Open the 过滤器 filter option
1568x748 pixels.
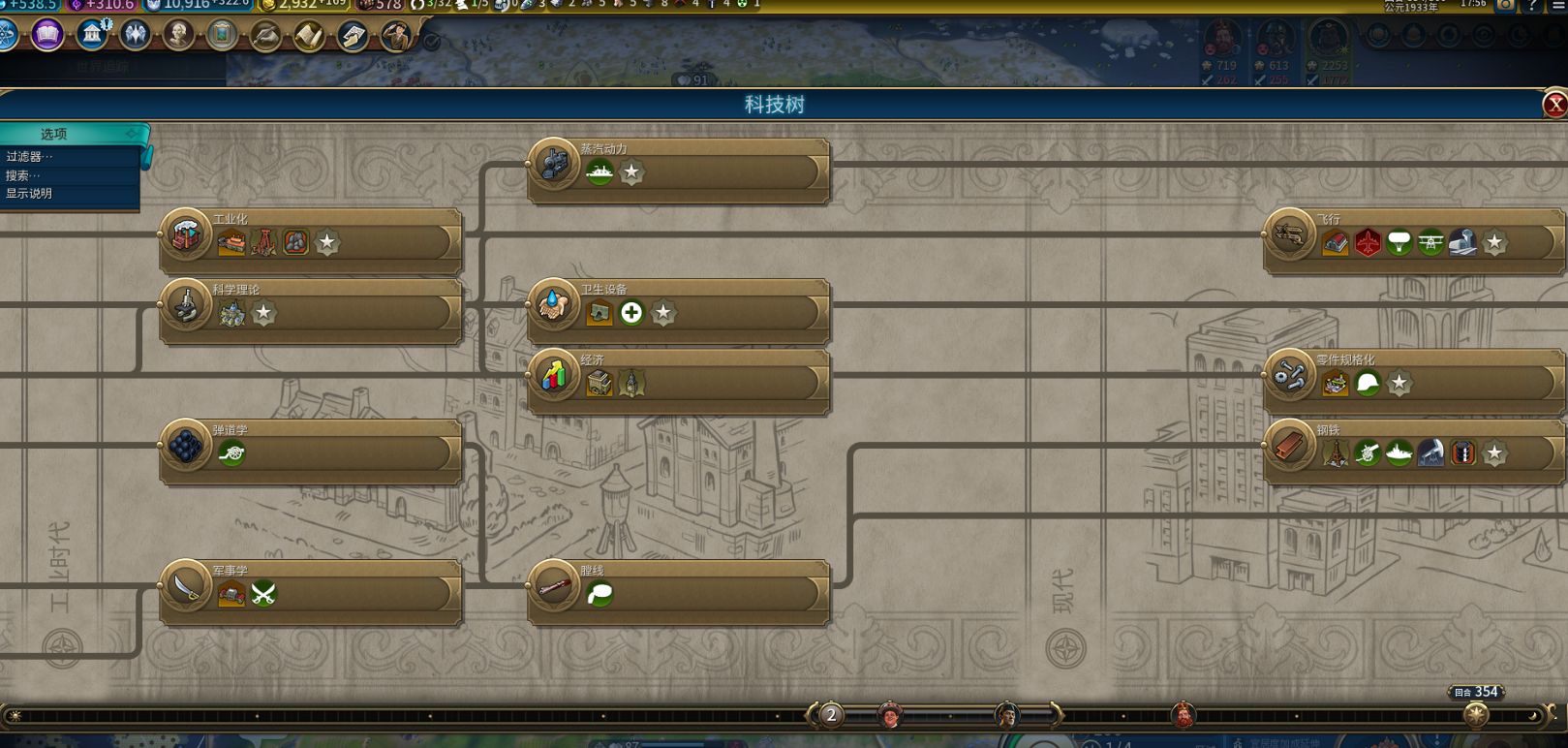click(x=29, y=157)
